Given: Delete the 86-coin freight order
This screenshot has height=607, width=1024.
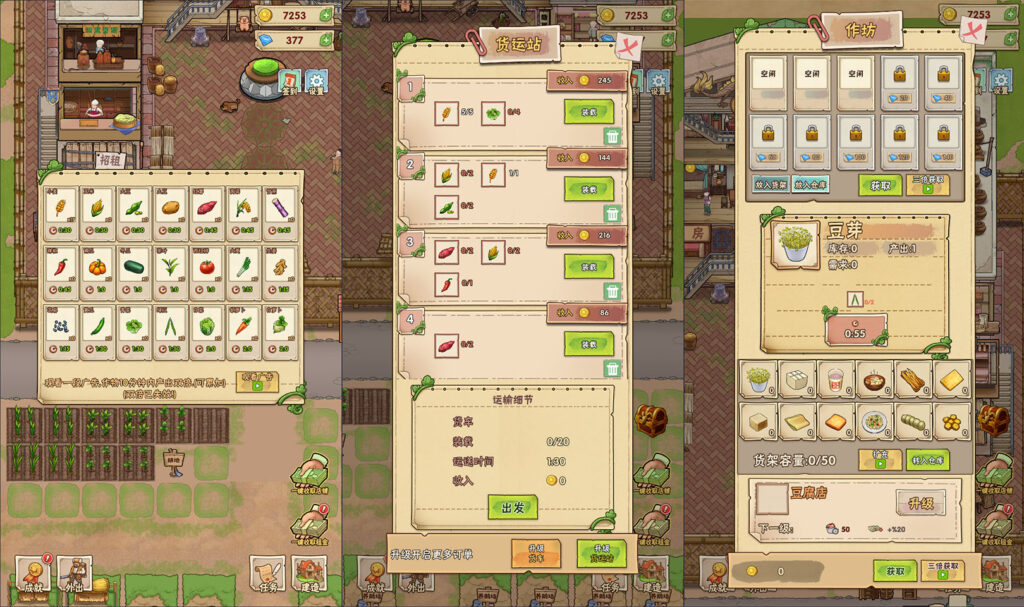Looking at the screenshot, I should pos(613,369).
